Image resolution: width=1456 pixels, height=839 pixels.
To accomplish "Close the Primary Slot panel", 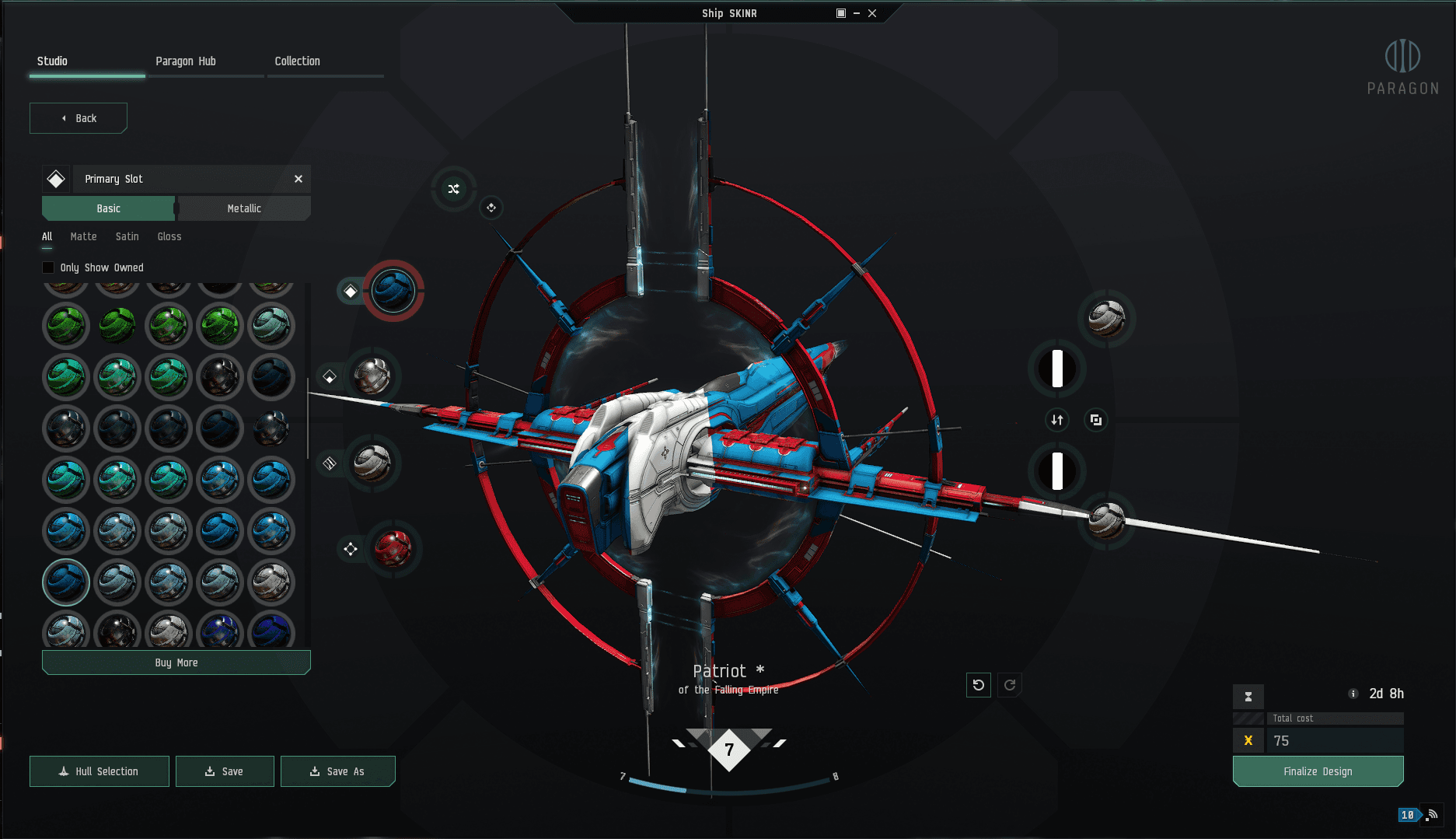I will pyautogui.click(x=299, y=179).
